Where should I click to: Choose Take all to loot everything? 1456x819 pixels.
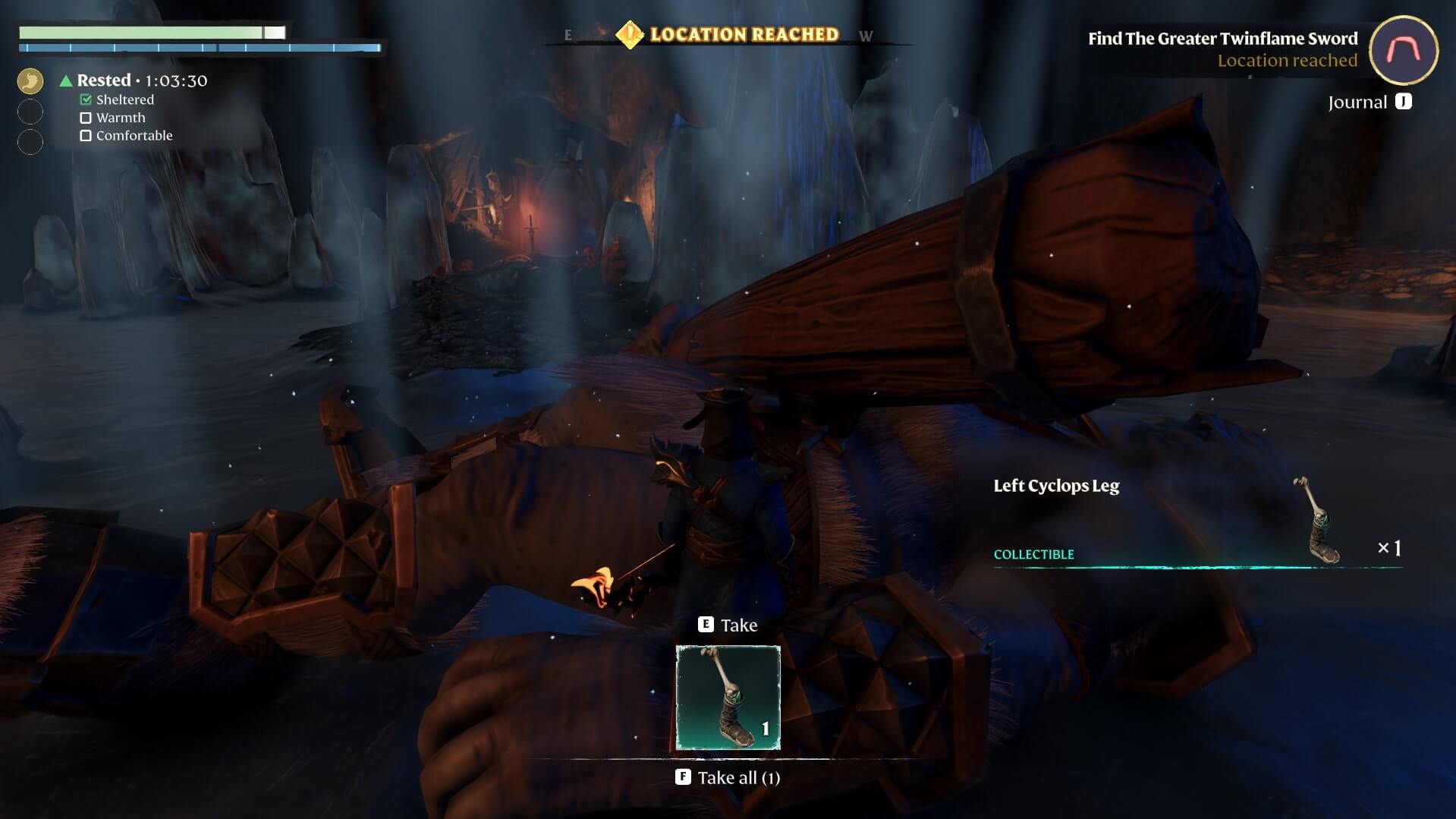[728, 777]
